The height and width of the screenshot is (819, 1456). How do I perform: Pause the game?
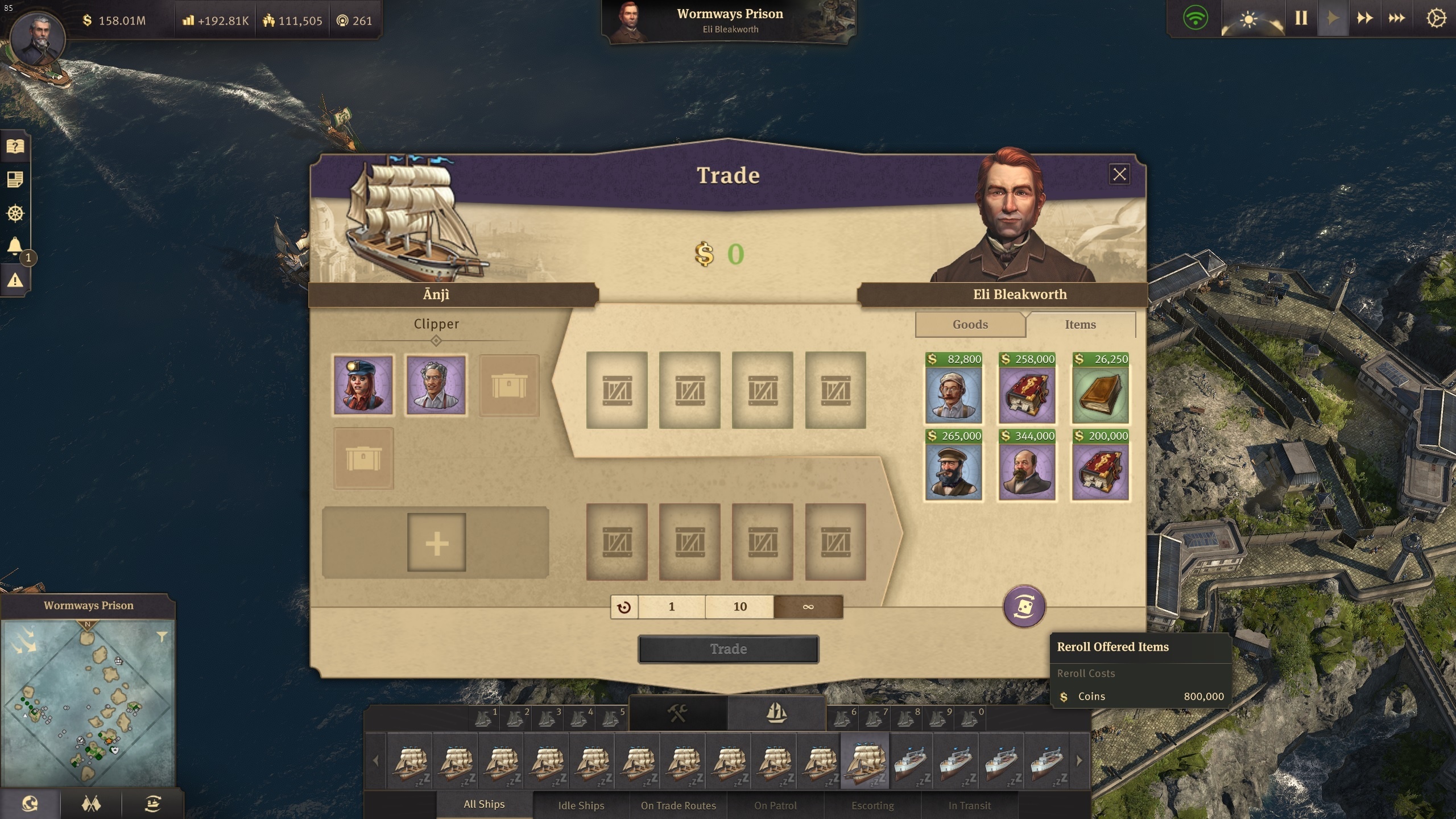(x=1301, y=18)
